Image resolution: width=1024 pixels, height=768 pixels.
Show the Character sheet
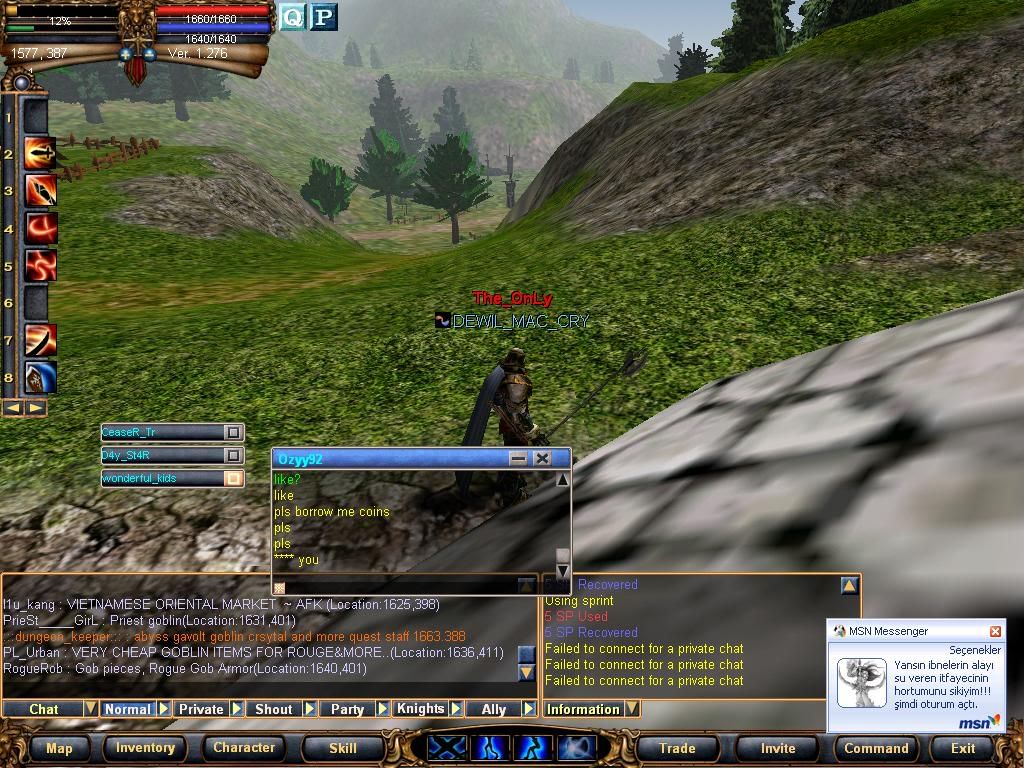point(244,748)
